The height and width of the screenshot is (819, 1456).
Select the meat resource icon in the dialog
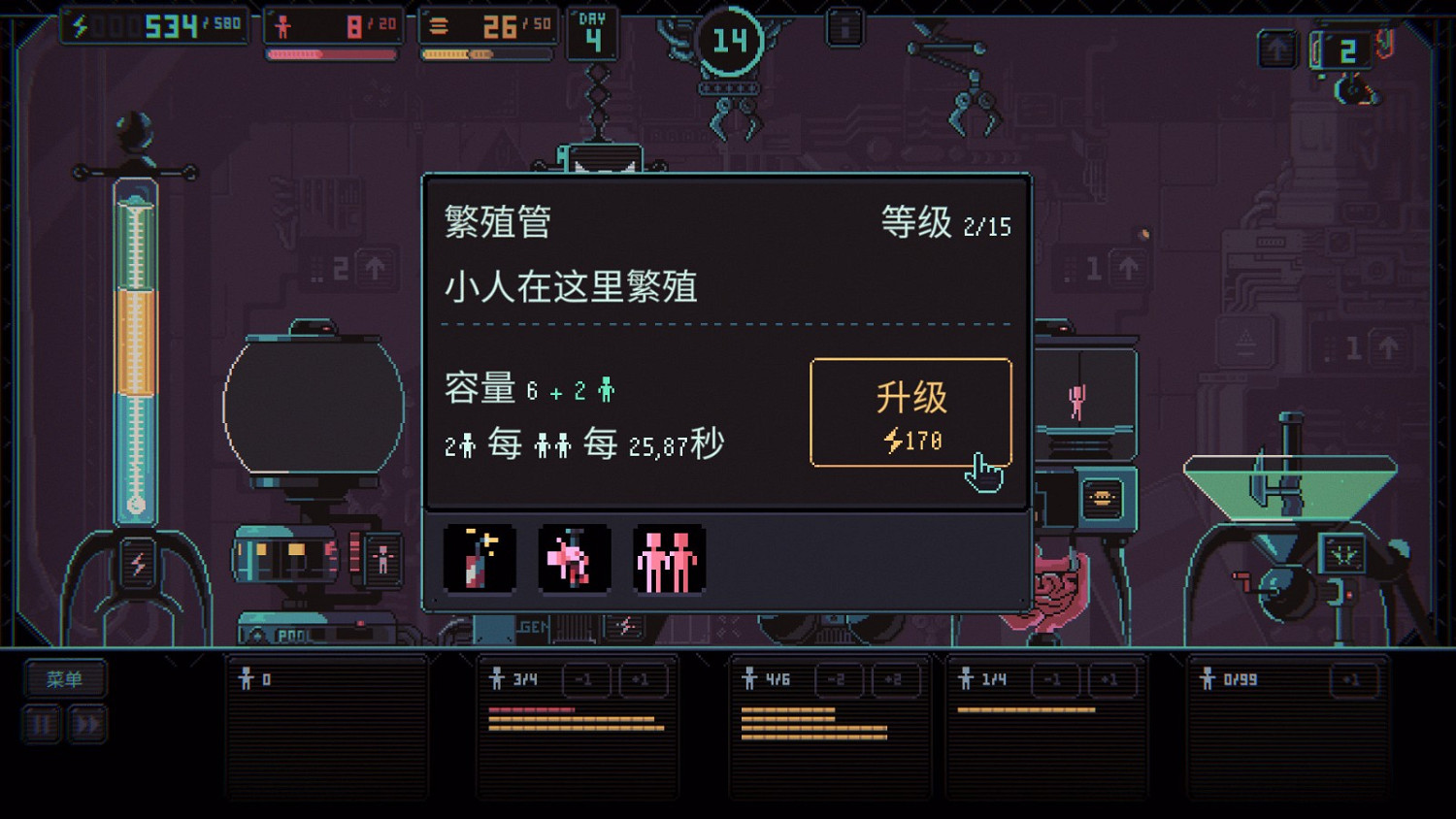point(574,558)
